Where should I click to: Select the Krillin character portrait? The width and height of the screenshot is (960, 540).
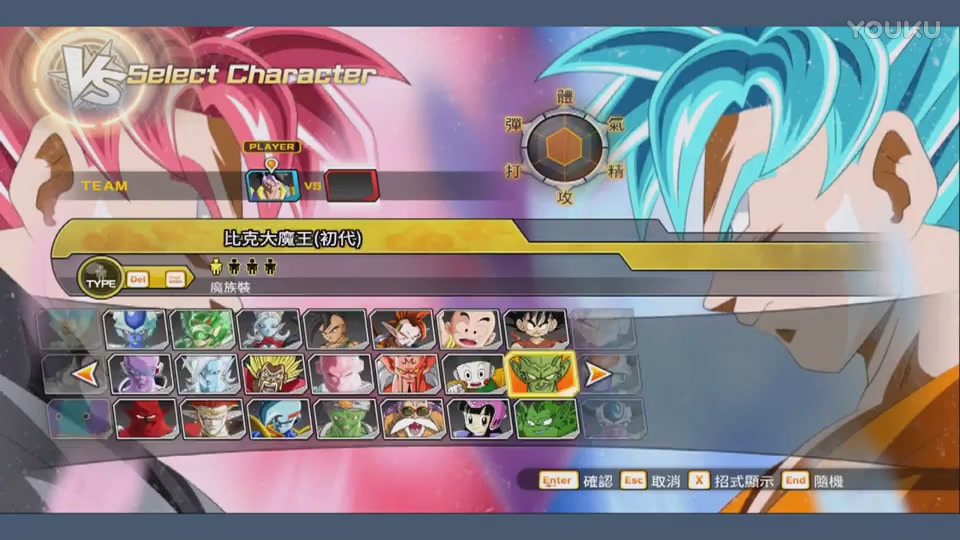pyautogui.click(x=468, y=328)
